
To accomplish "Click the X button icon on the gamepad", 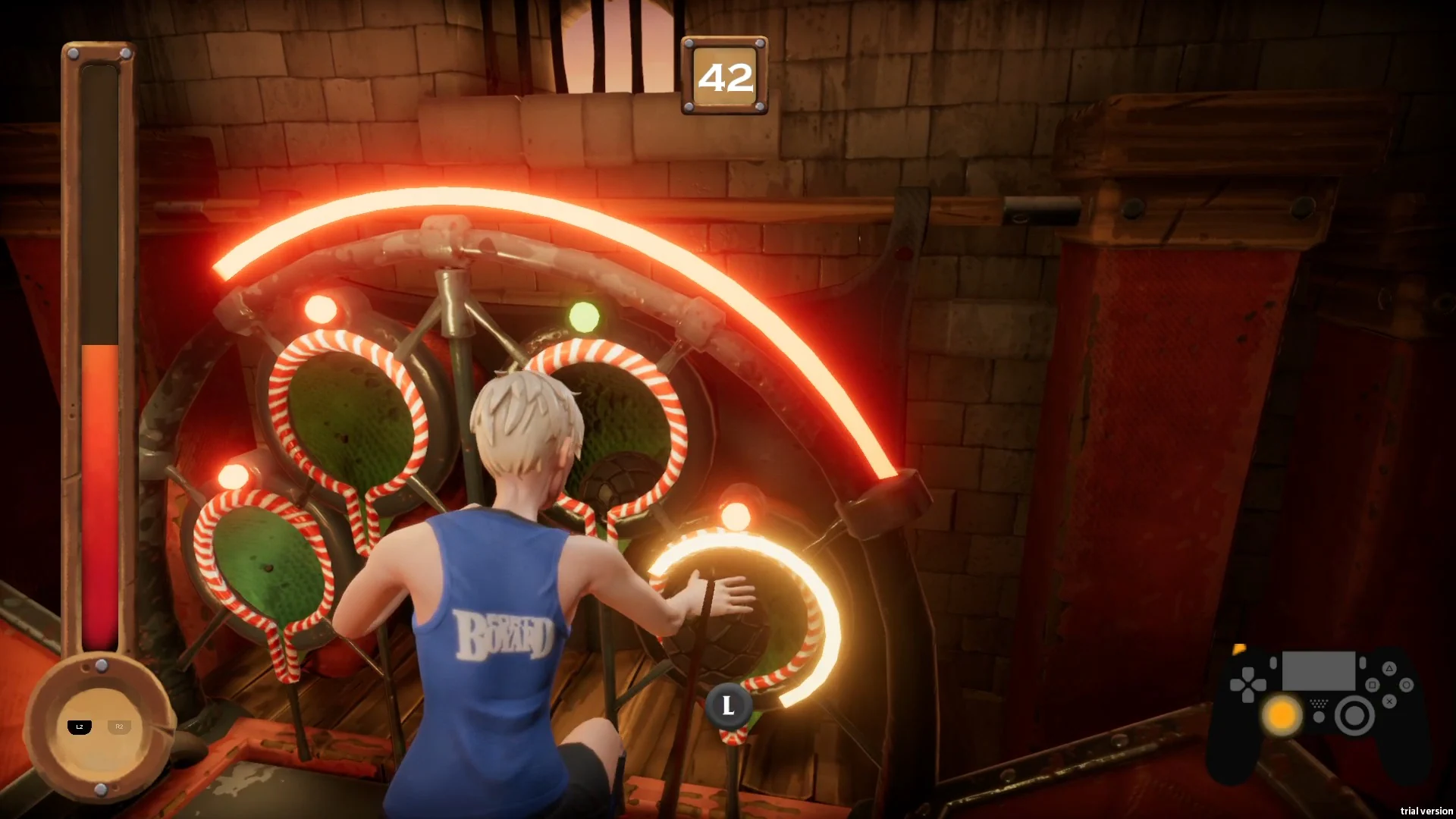I will coord(1389,701).
